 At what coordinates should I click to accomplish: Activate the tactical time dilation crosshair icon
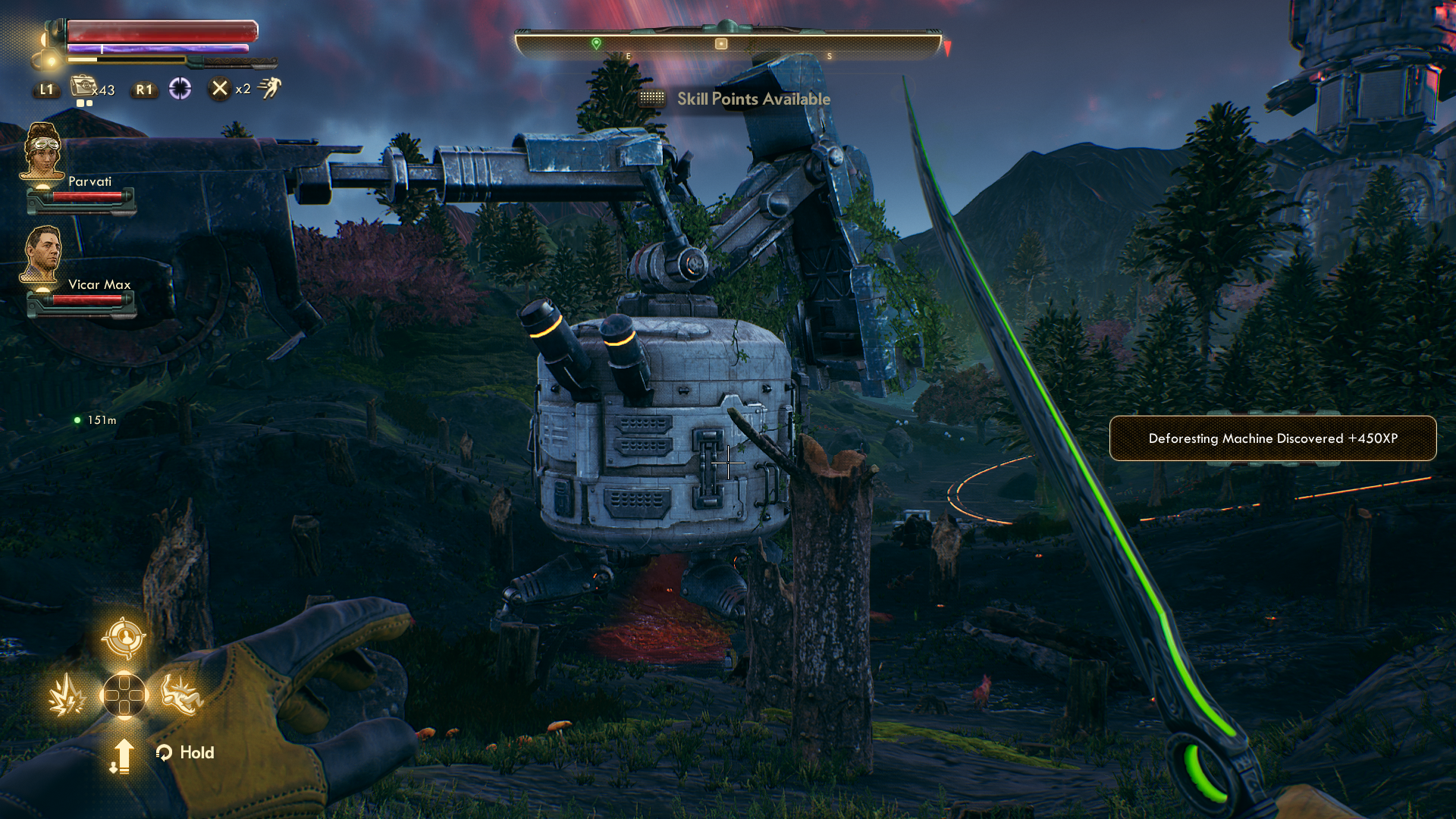pyautogui.click(x=180, y=89)
